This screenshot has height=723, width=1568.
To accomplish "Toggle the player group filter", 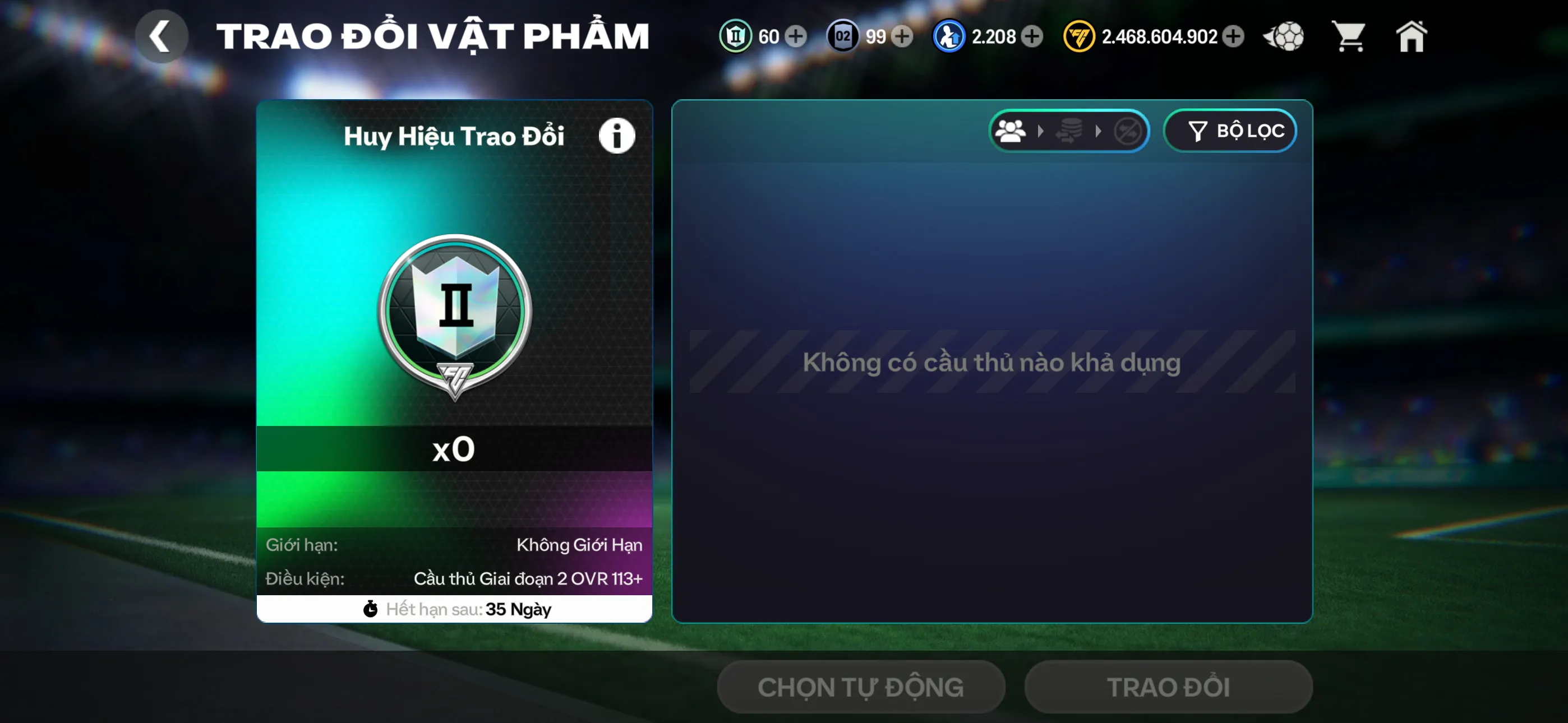I will tap(1012, 131).
